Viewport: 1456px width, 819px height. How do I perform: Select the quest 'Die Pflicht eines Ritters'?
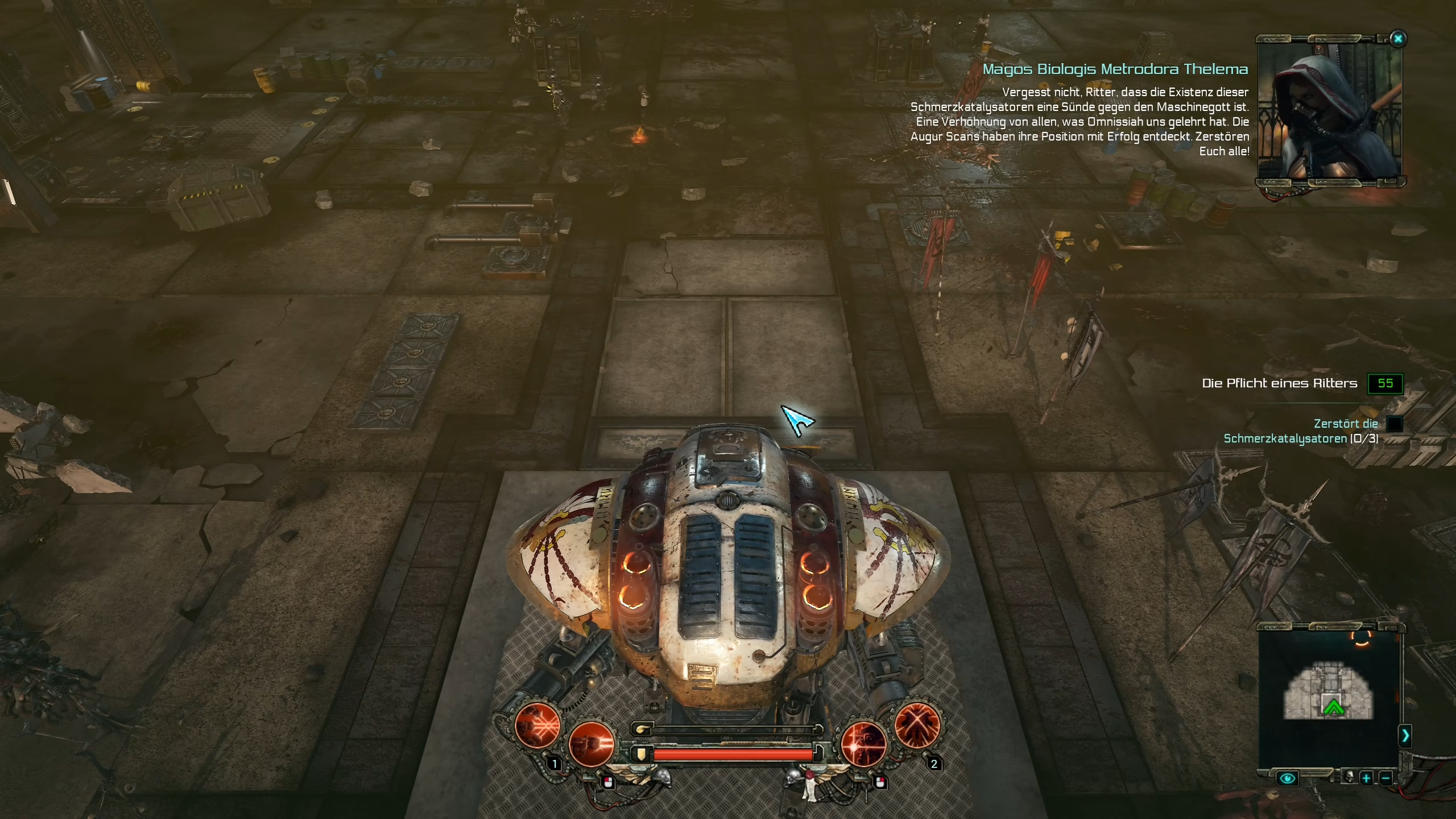pyautogui.click(x=1280, y=383)
